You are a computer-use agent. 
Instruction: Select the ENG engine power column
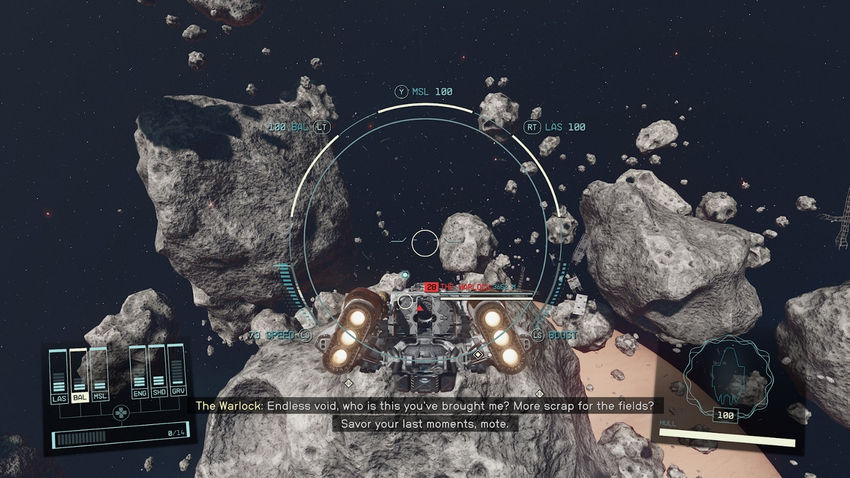(x=137, y=374)
